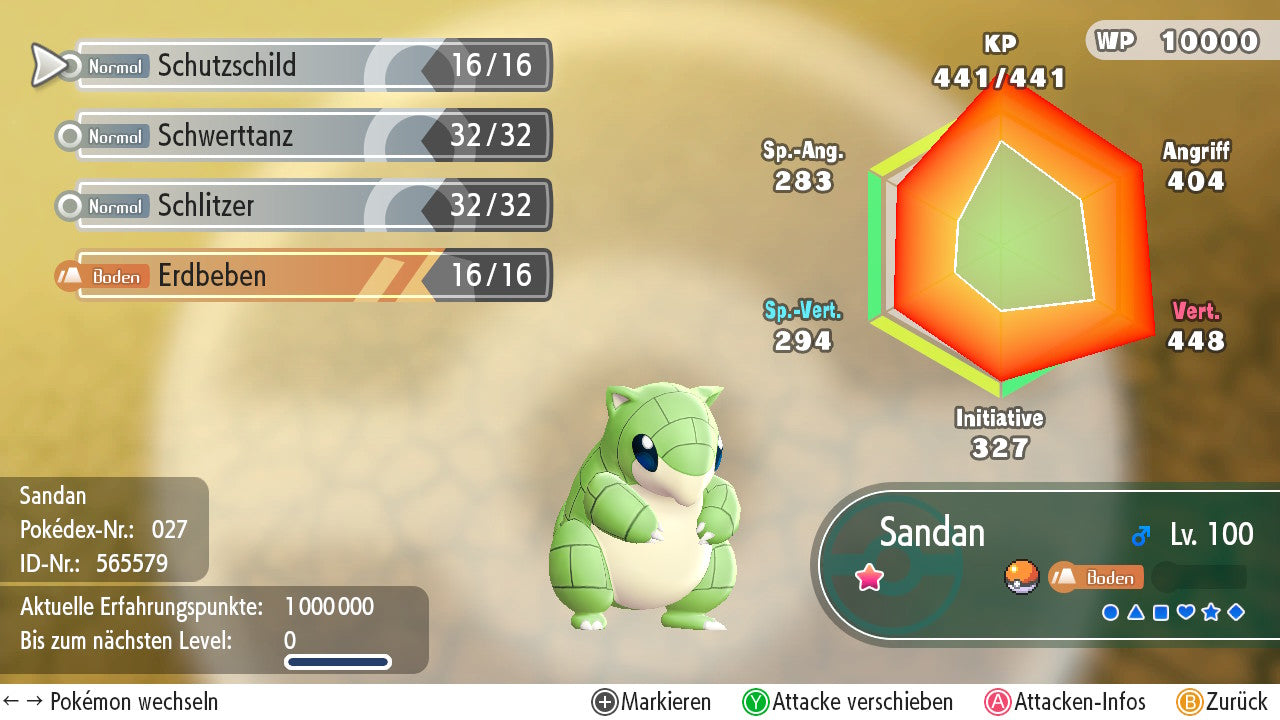Toggle the blue diamond marking
The height and width of the screenshot is (720, 1280).
pos(1236,612)
